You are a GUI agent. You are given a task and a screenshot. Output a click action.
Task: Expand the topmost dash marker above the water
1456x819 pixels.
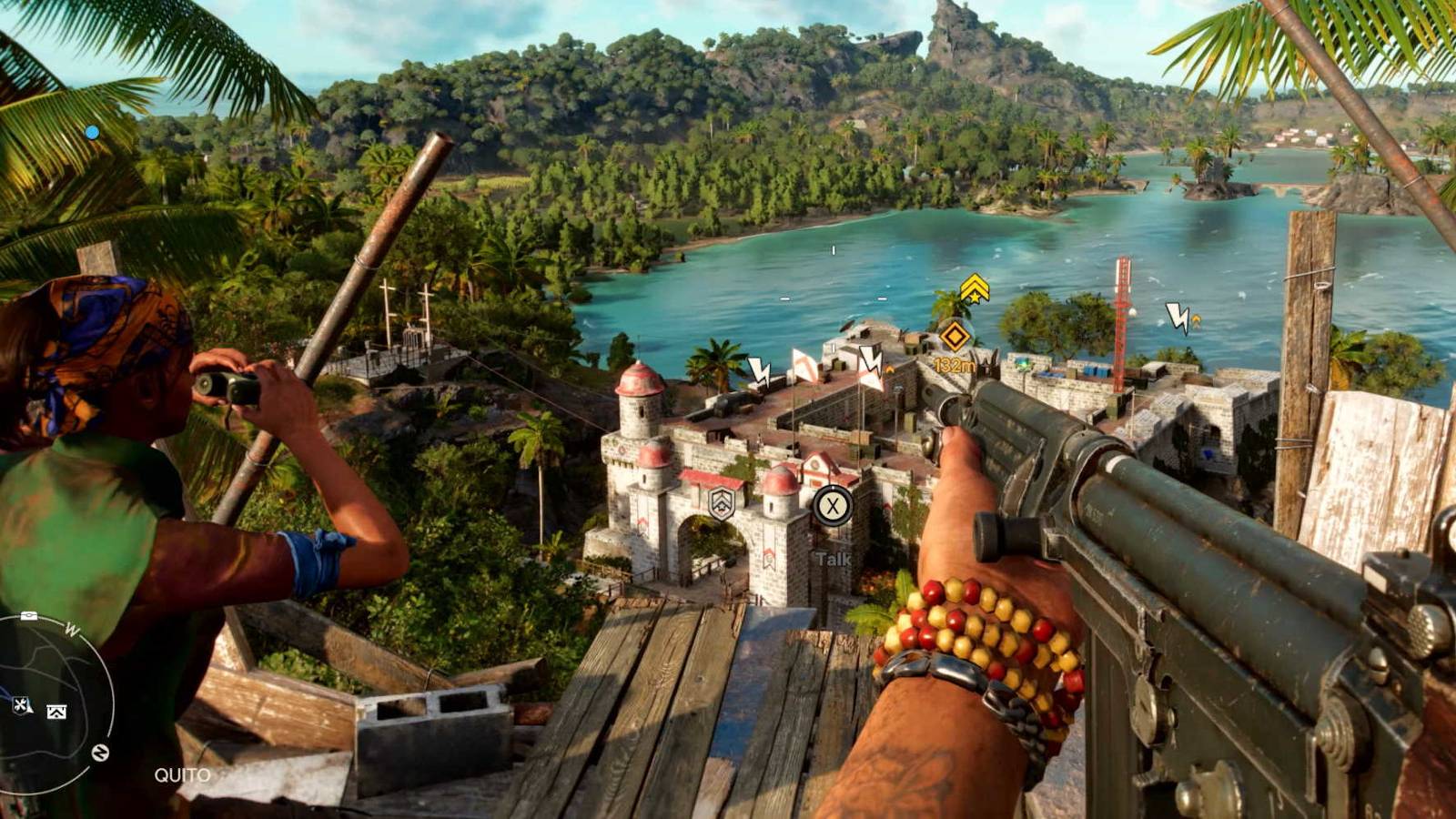[833, 249]
